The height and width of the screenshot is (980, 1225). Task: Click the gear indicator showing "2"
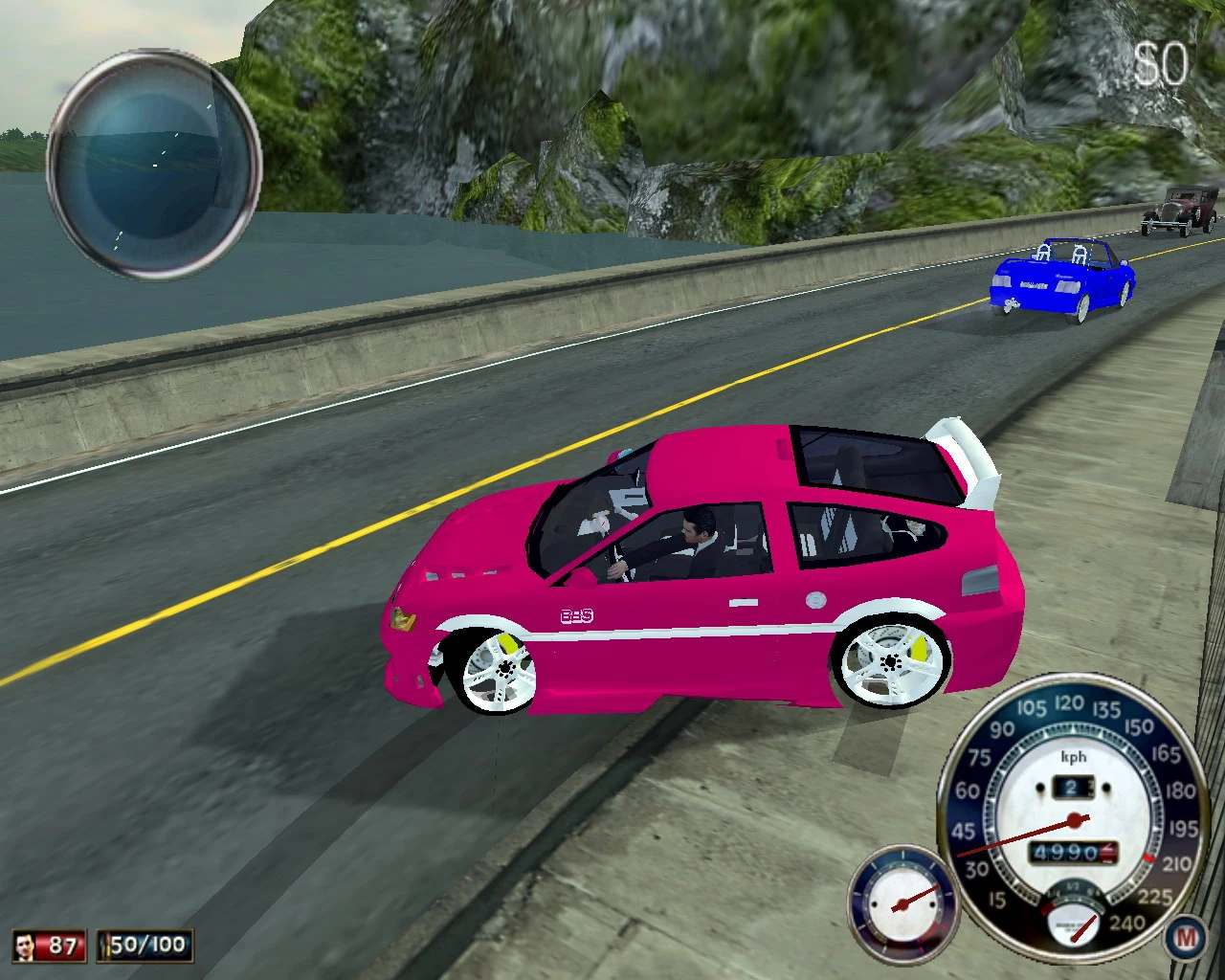click(x=1074, y=785)
